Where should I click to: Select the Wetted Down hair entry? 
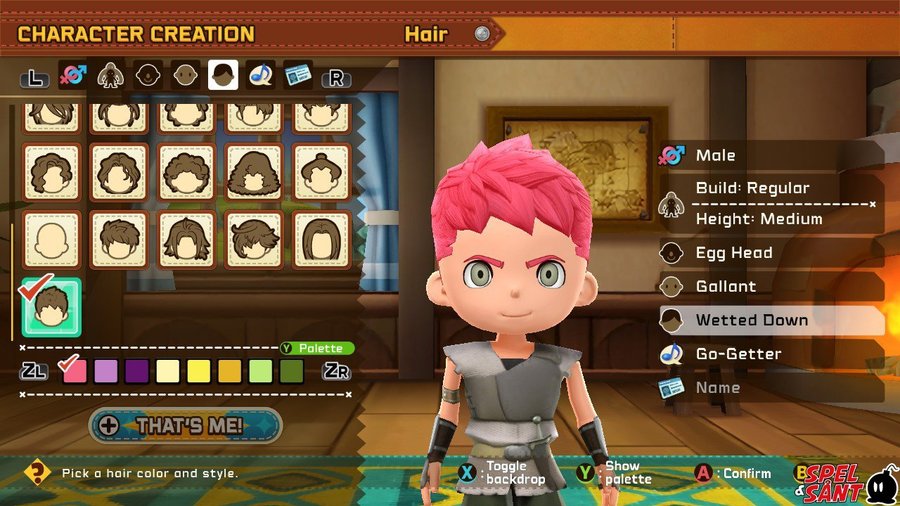pos(751,320)
